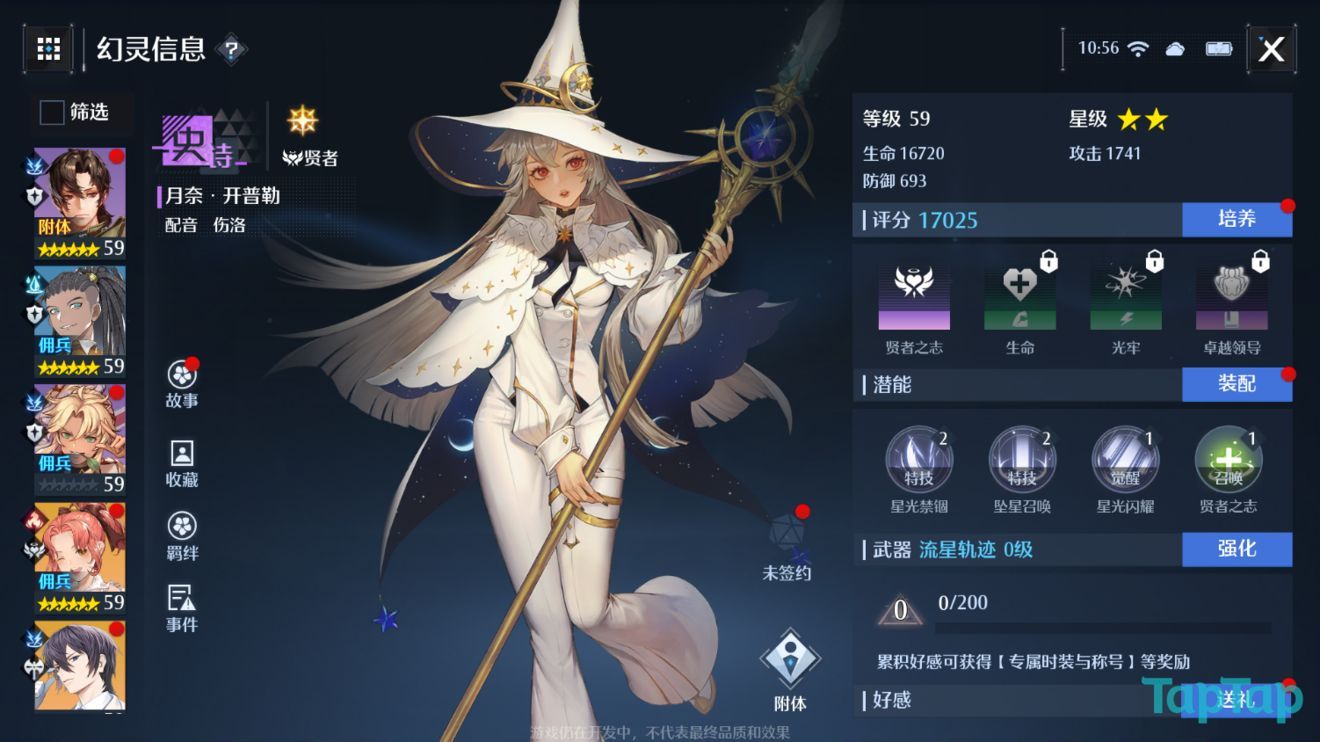View the 星光禁锢 special skill icon
The height and width of the screenshot is (742, 1320).
tap(920, 460)
